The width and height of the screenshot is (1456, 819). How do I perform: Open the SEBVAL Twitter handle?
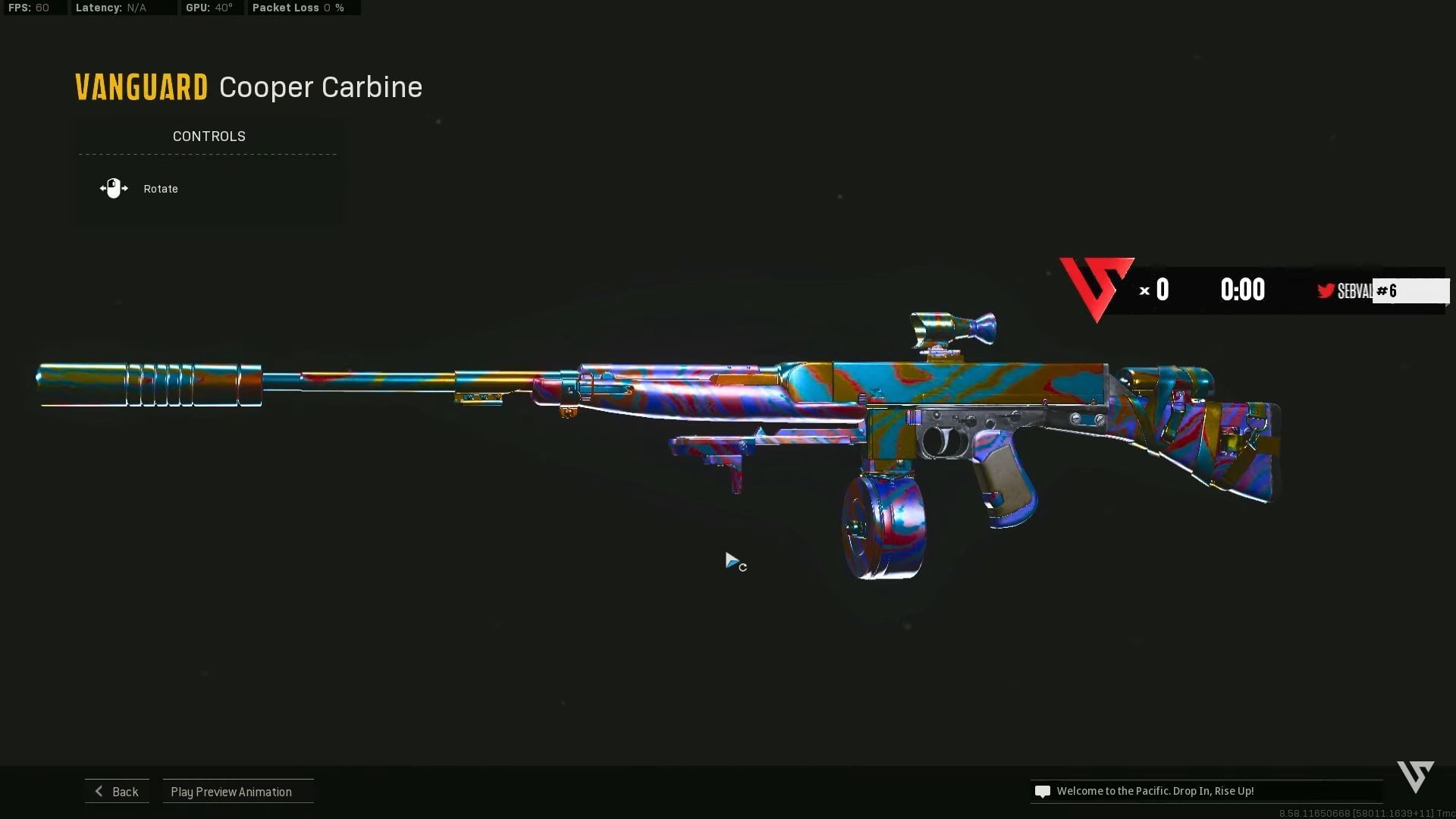tap(1355, 290)
